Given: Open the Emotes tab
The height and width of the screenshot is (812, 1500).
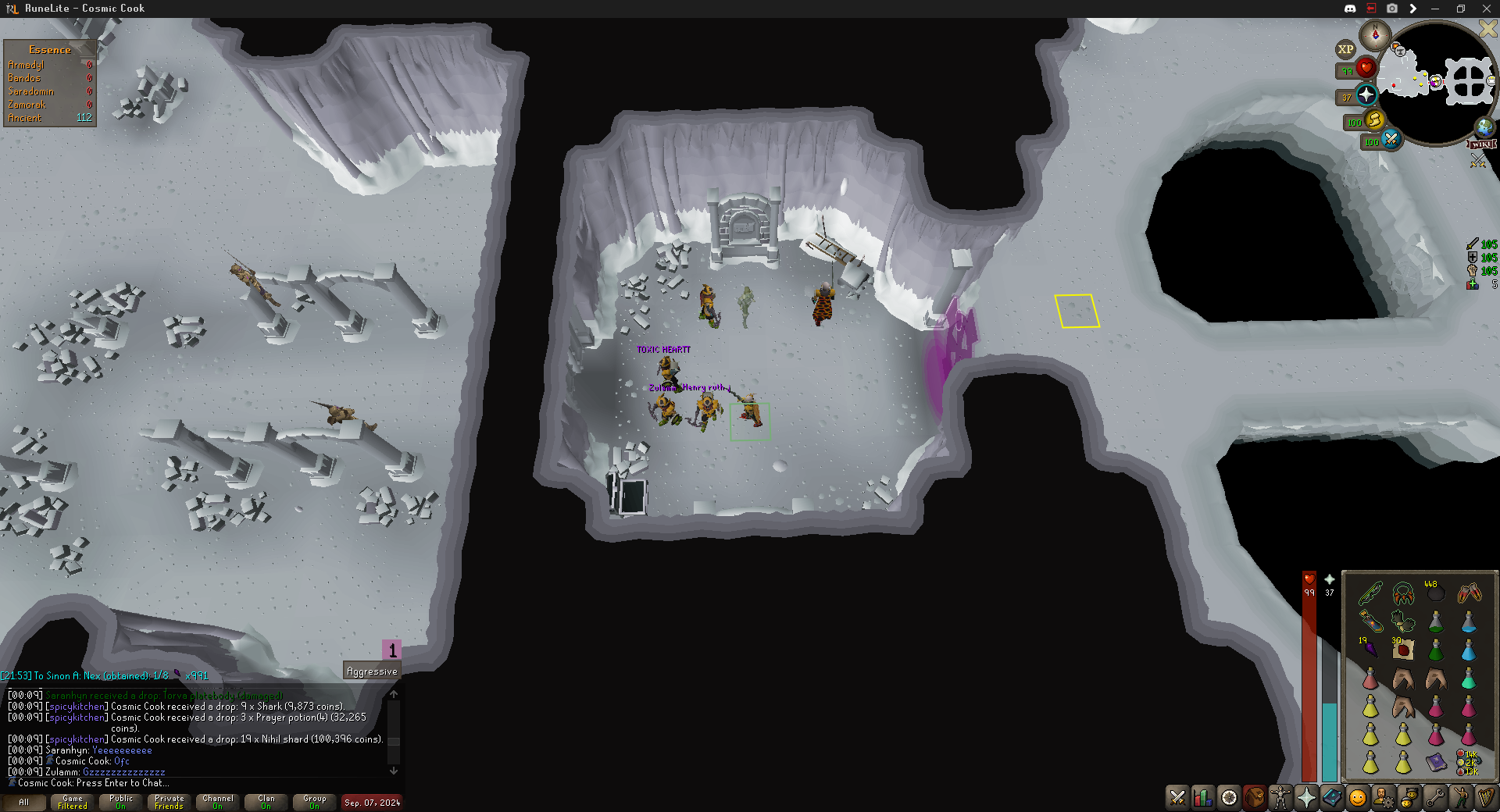Looking at the screenshot, I should coord(1460,797).
